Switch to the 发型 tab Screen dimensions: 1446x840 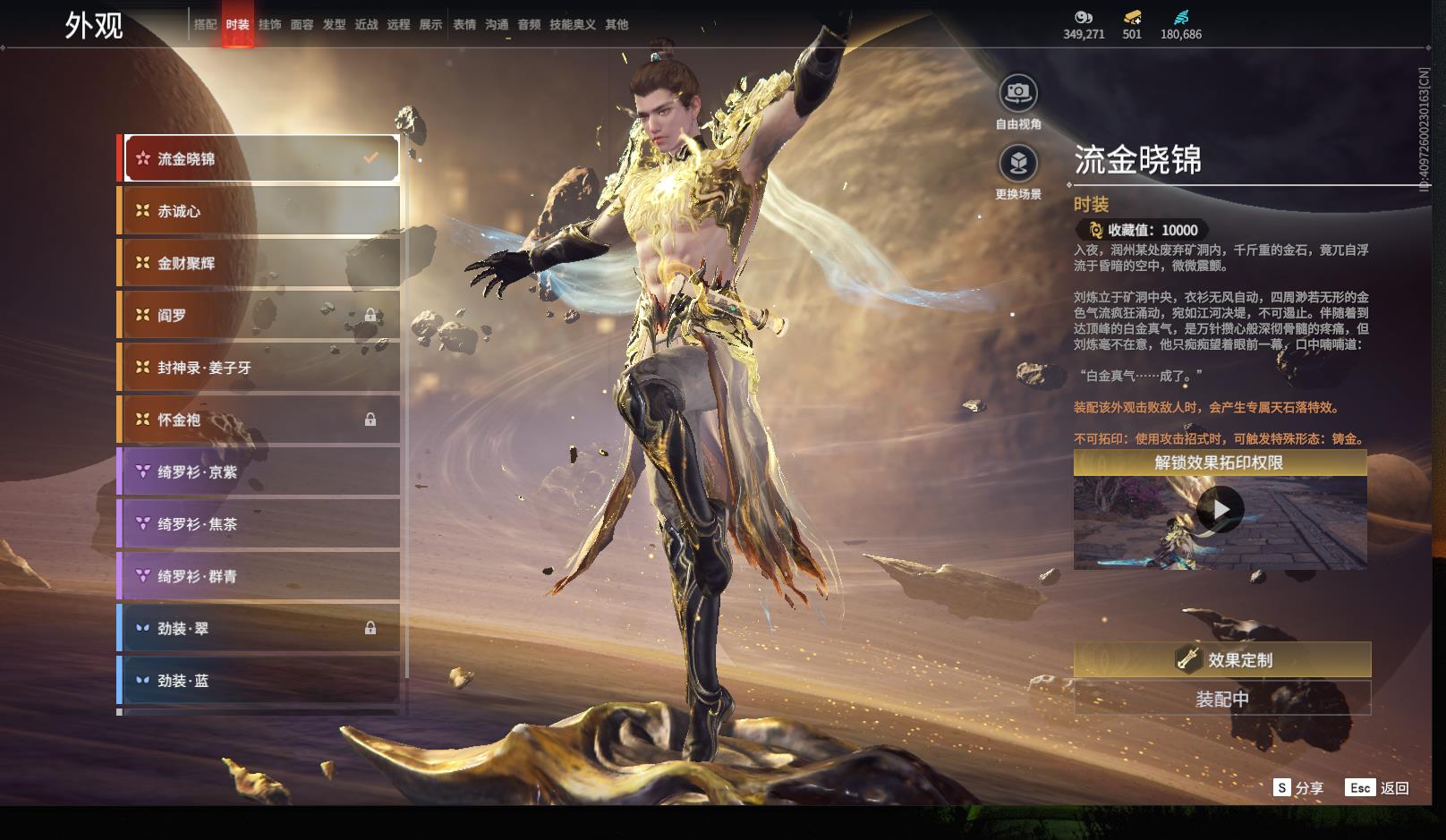click(x=334, y=25)
